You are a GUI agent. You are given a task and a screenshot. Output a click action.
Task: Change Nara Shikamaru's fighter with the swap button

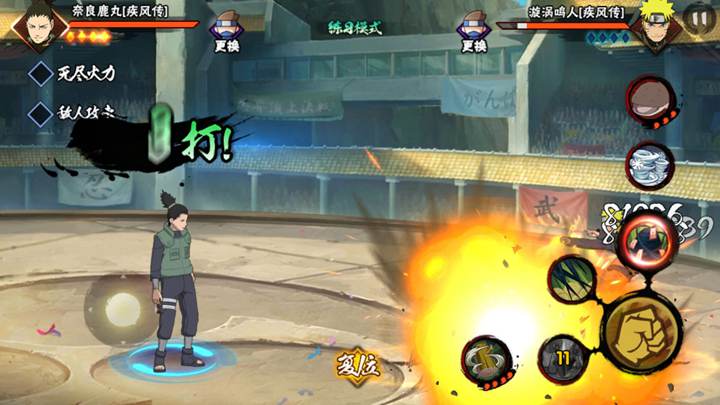[x=227, y=33]
